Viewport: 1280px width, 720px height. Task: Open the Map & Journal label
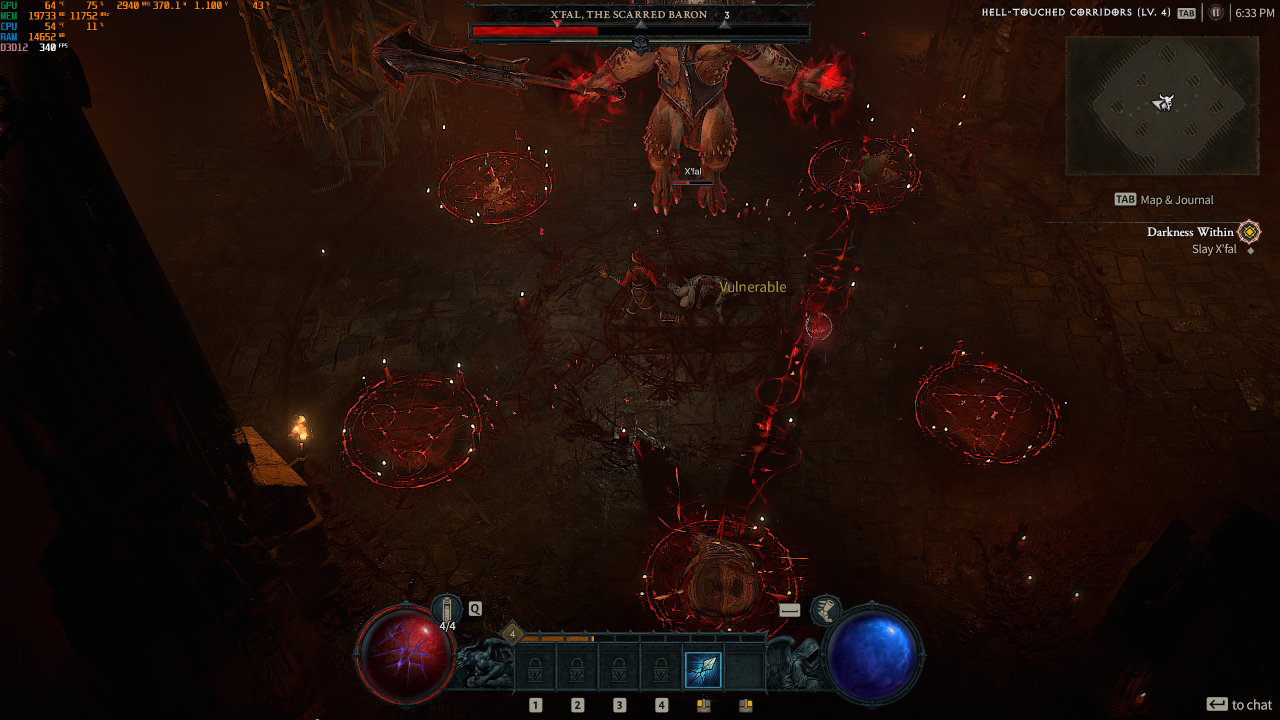pos(1177,200)
